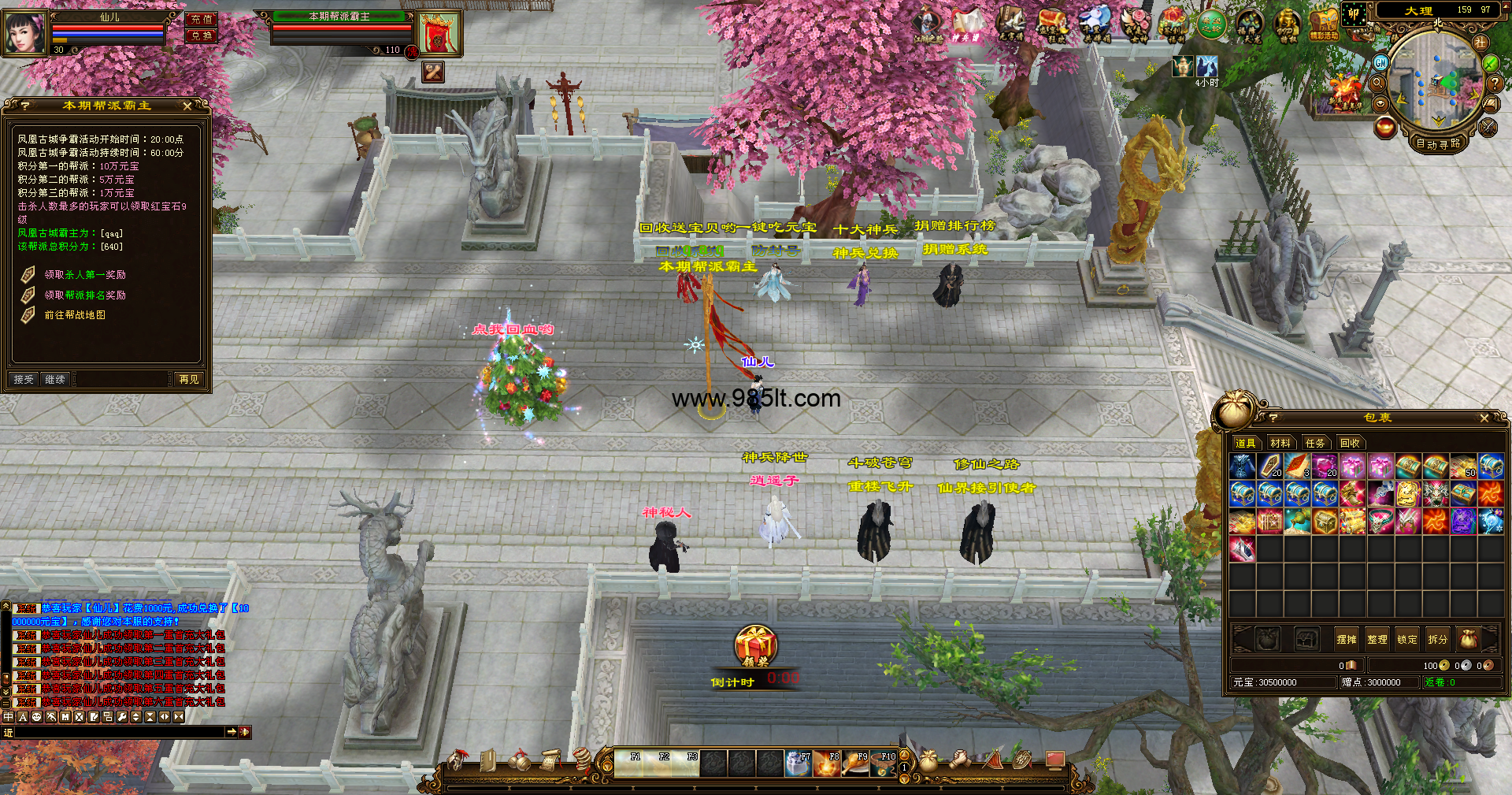
Task: Click the 再见 goodbye button
Action: [189, 380]
